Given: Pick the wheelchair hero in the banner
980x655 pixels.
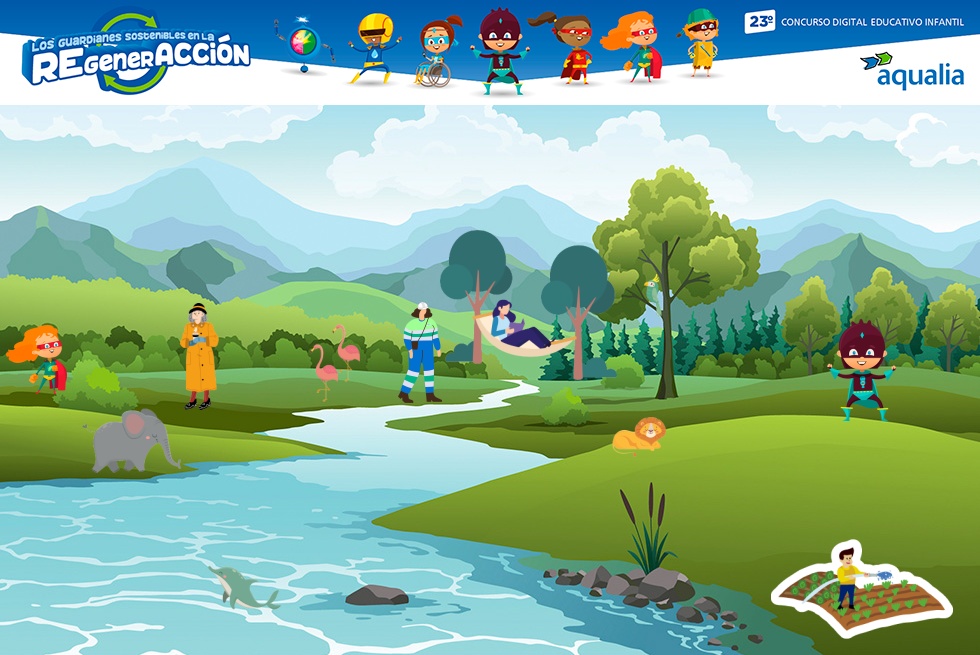Looking at the screenshot, I should click(x=436, y=52).
